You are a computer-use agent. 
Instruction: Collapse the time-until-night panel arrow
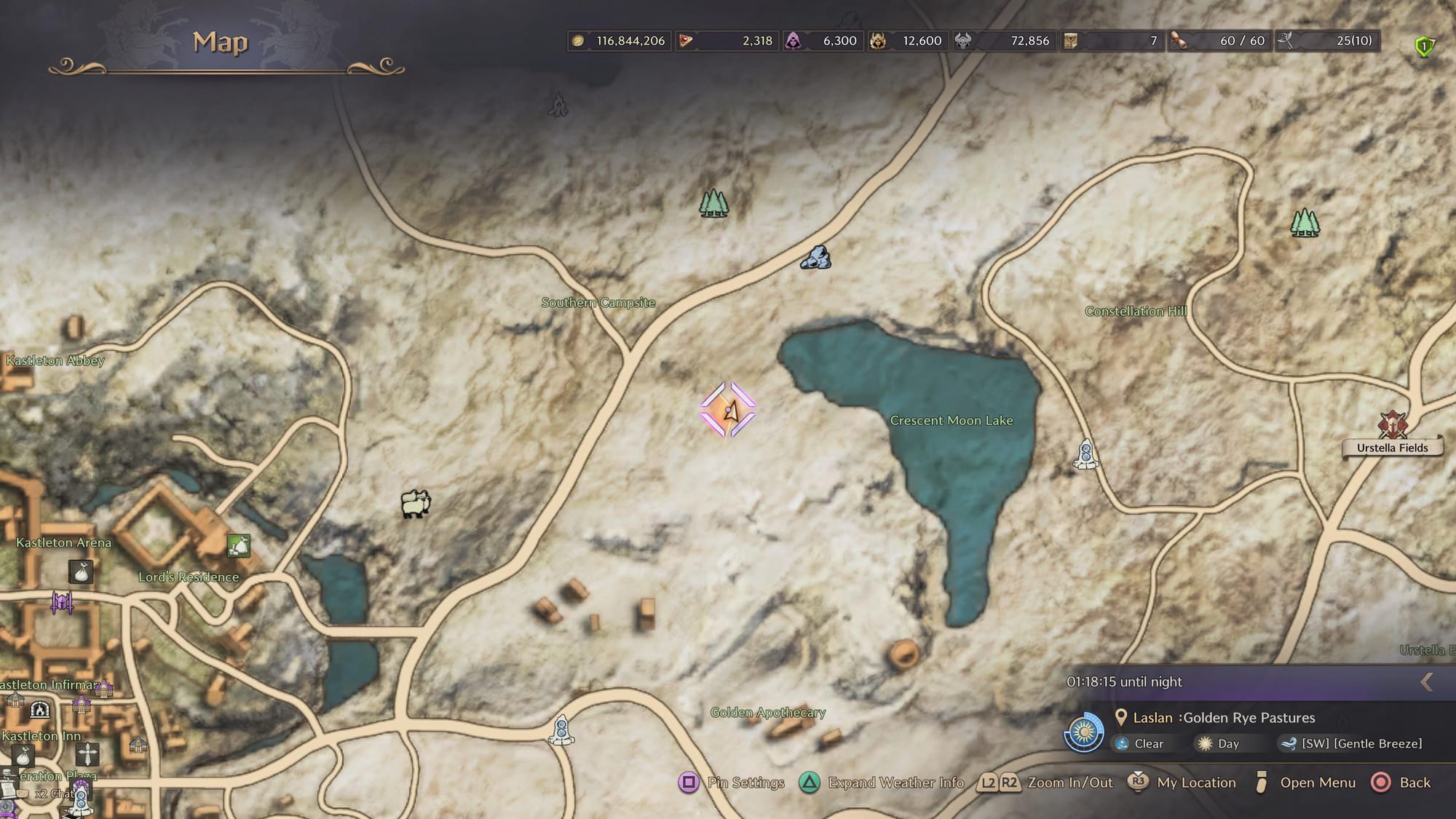coord(1427,682)
